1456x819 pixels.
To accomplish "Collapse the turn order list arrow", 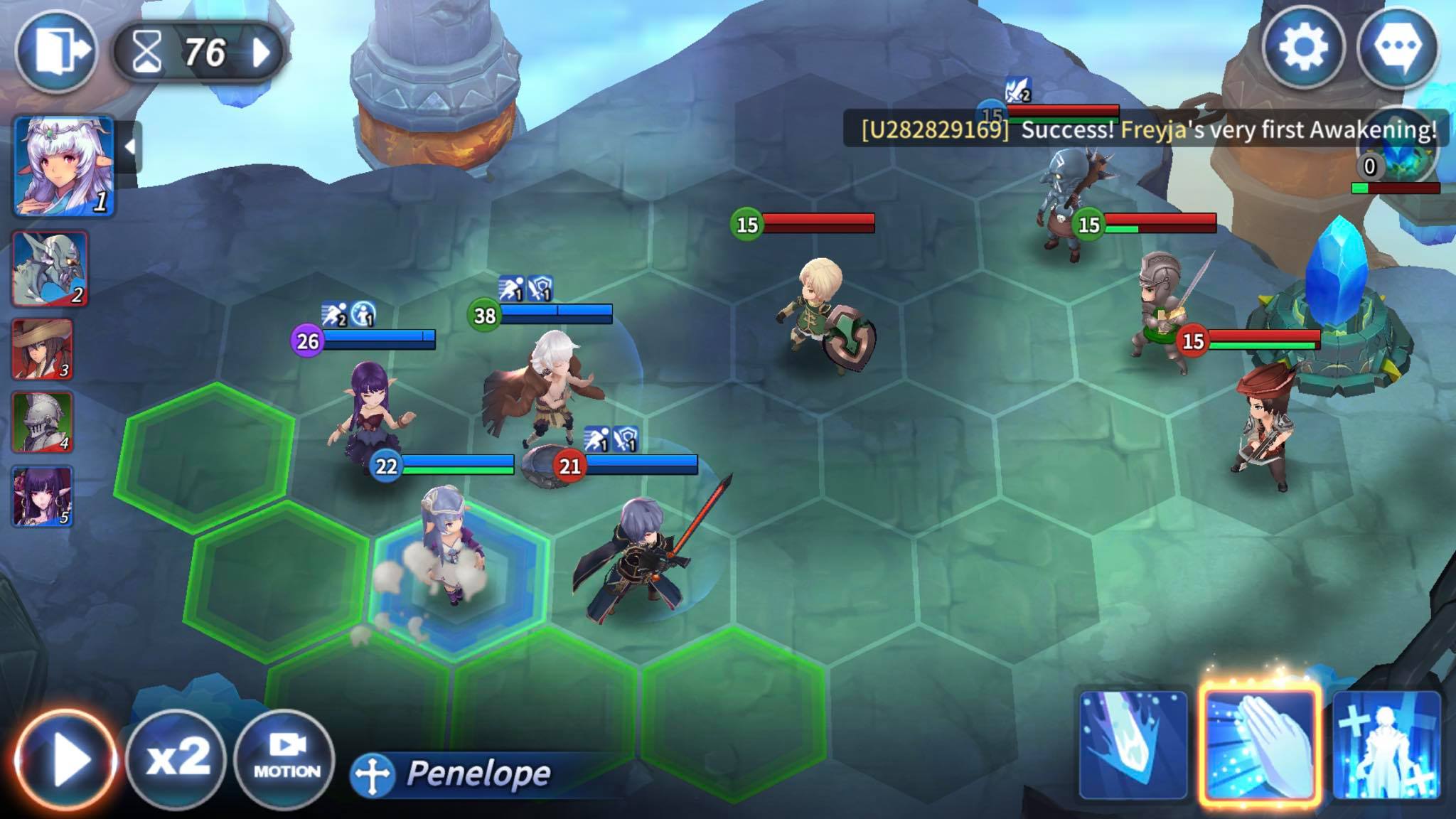I will 129,147.
